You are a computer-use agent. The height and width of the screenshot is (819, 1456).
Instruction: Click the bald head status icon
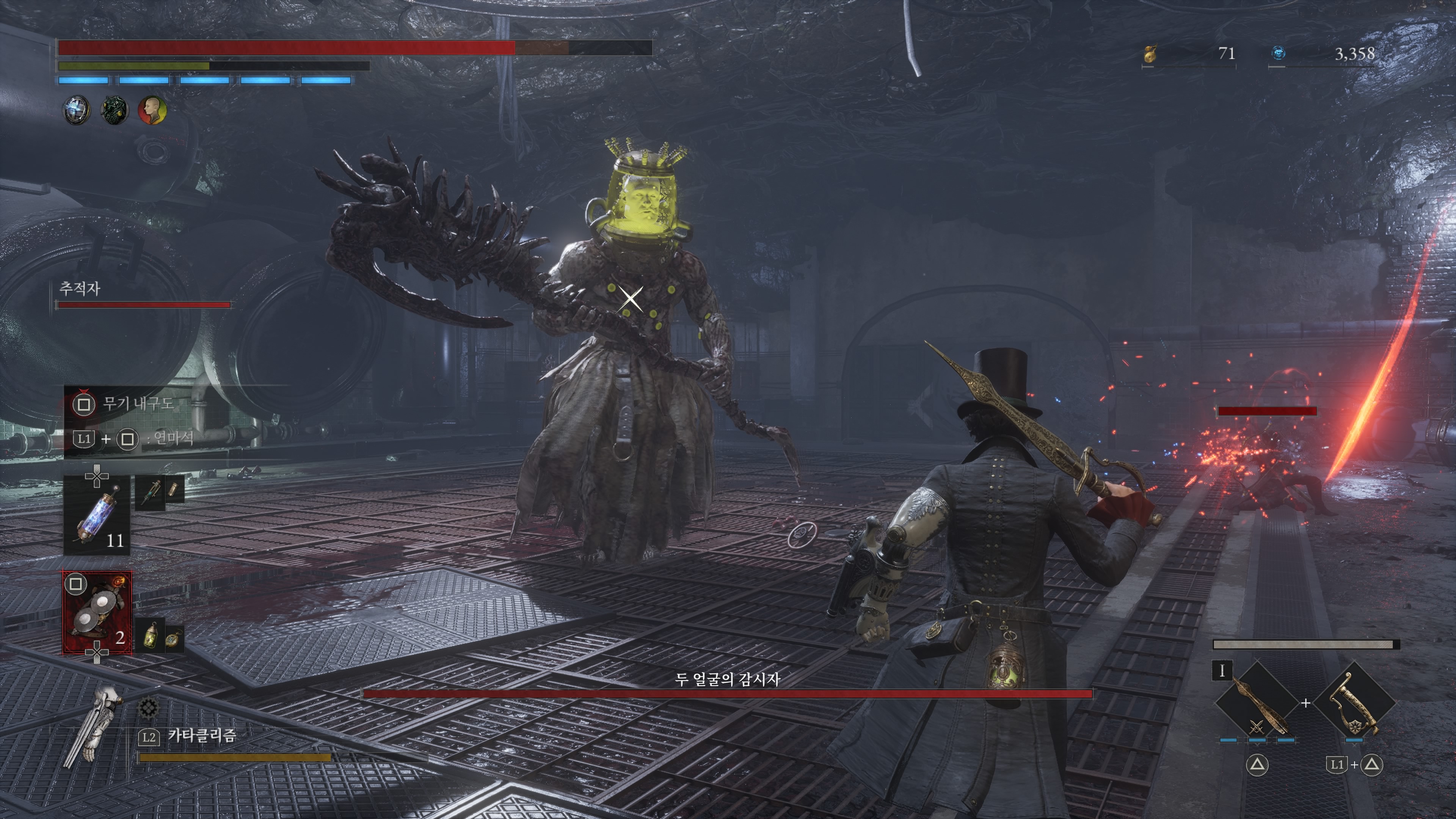point(152,110)
